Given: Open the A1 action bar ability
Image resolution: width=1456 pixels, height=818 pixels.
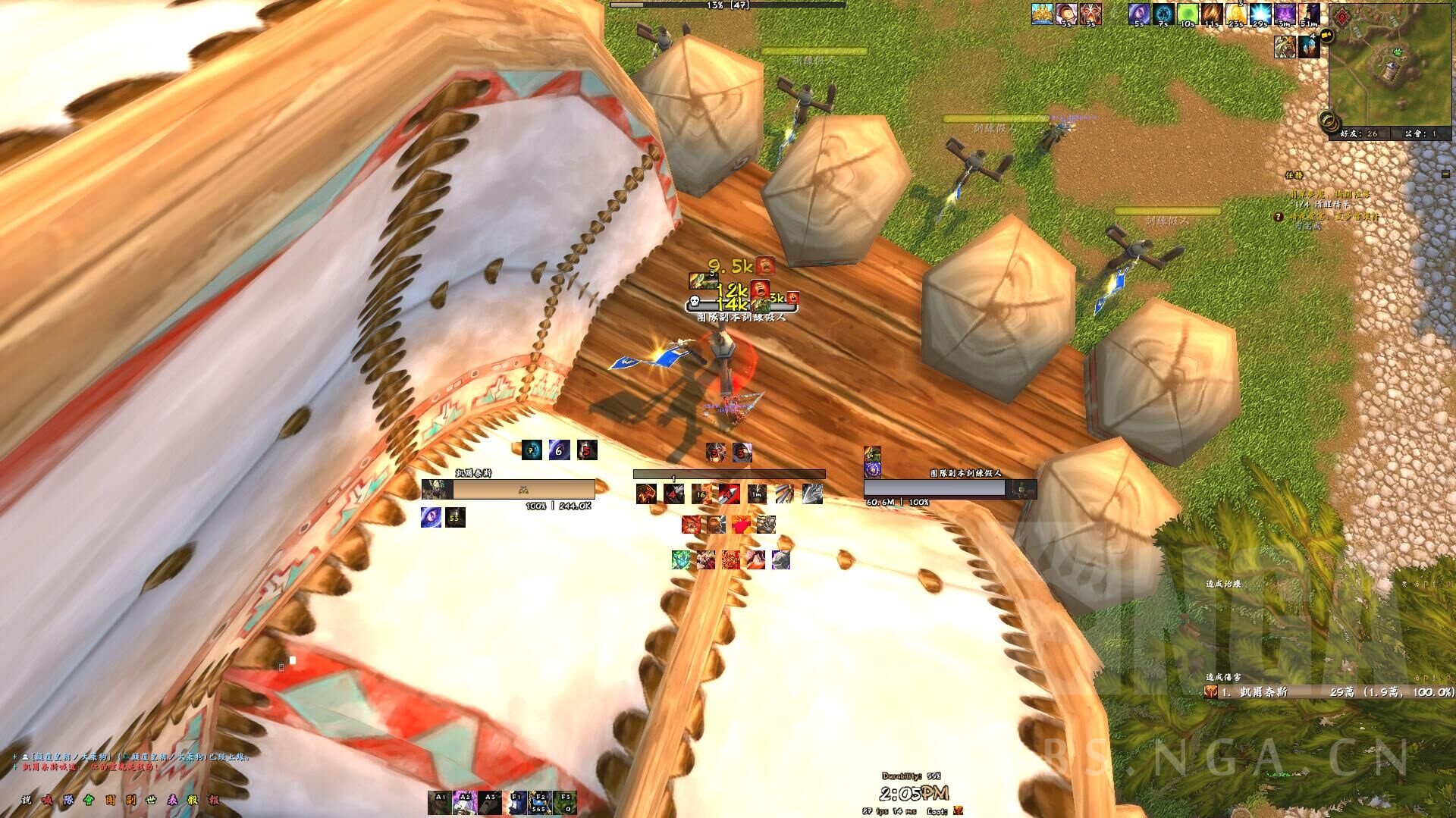Looking at the screenshot, I should (x=440, y=801).
